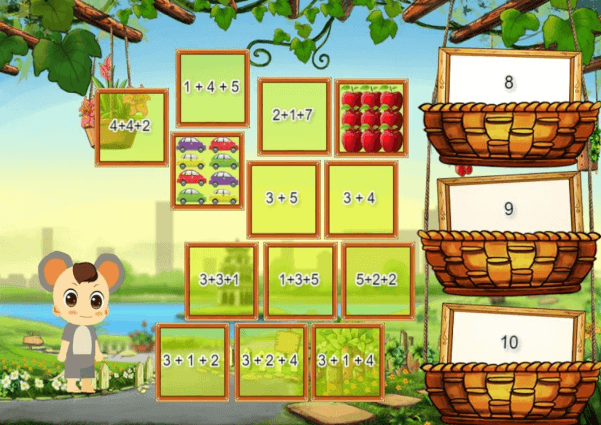Select the 3 + 5 card
Image resolution: width=601 pixels, height=425 pixels.
pos(283,198)
